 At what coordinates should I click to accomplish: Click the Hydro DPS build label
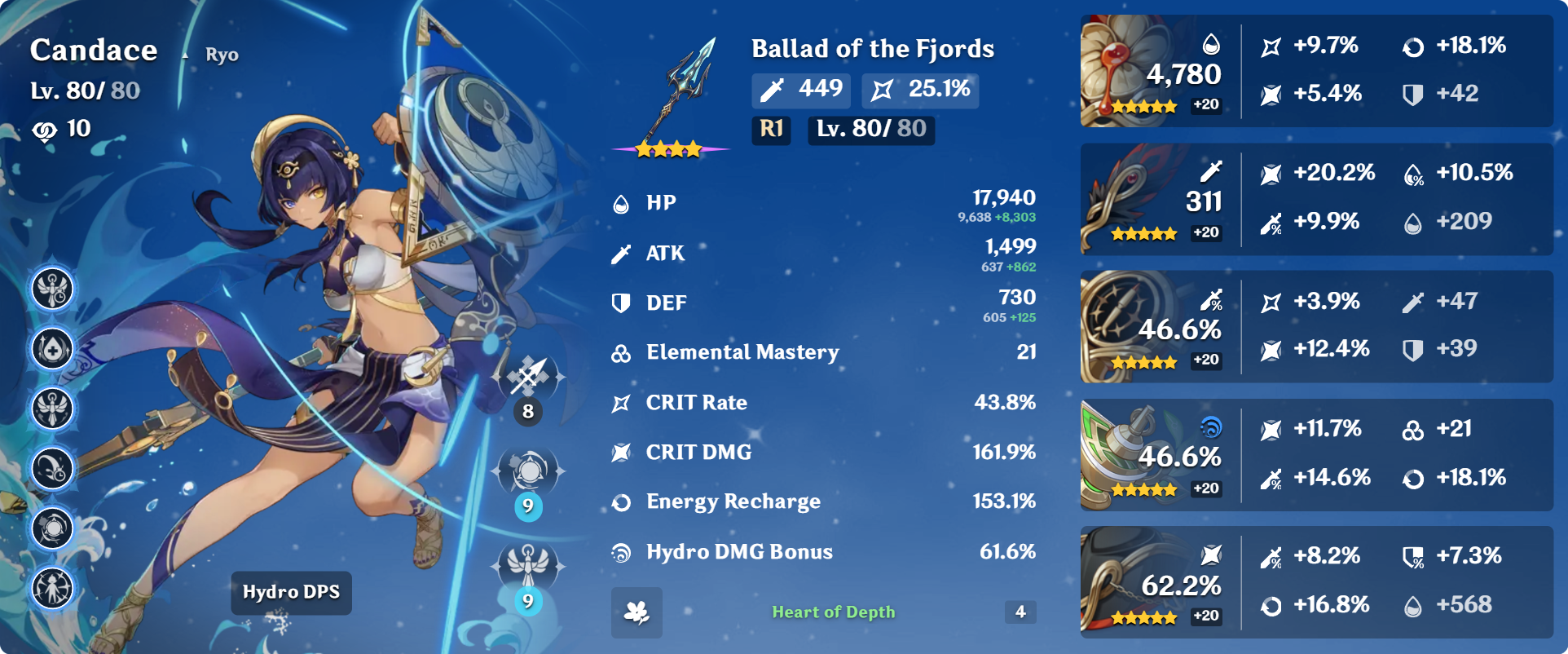291,592
